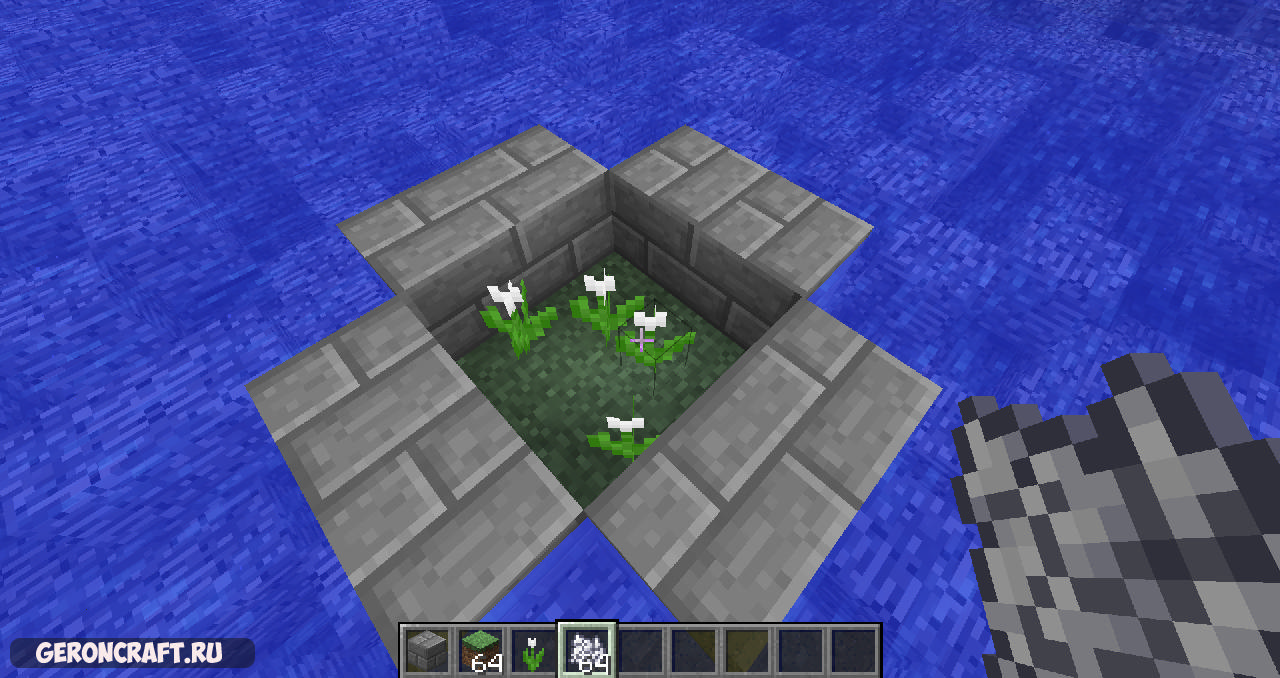This screenshot has height=678, width=1280.
Task: Select the stone brick hotbar slot
Action: point(428,651)
